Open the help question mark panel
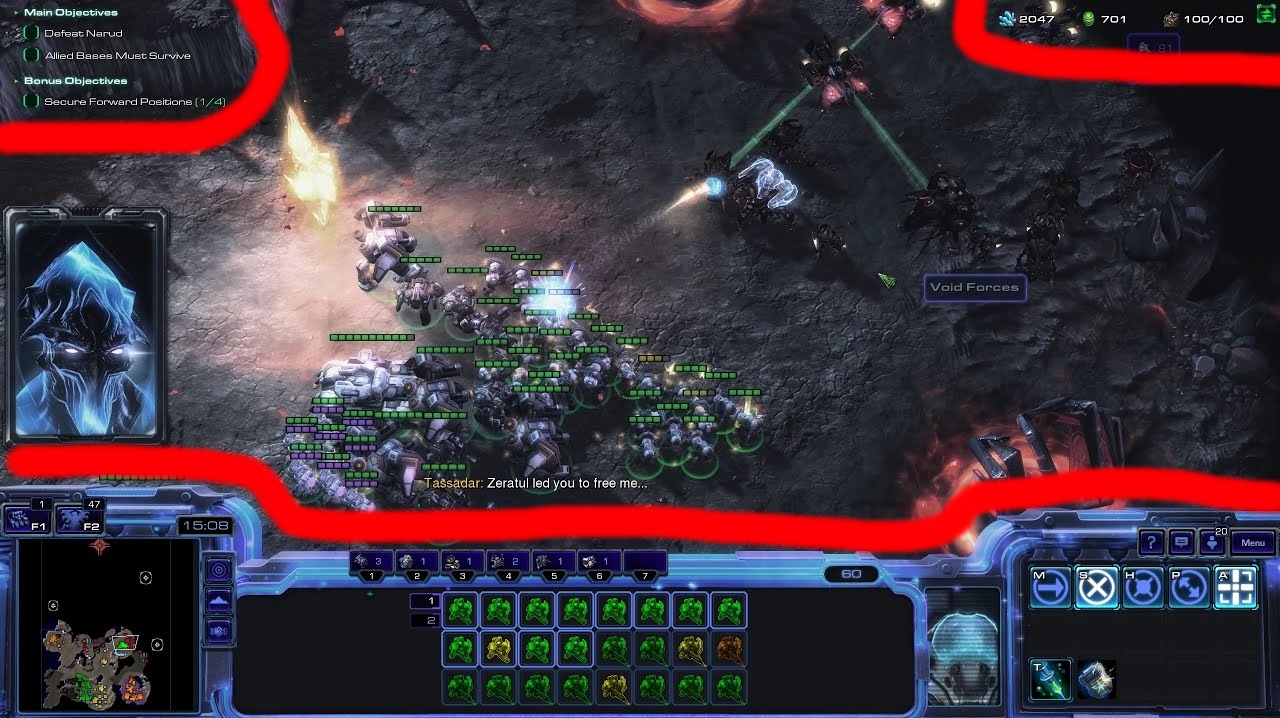 (x=1151, y=543)
